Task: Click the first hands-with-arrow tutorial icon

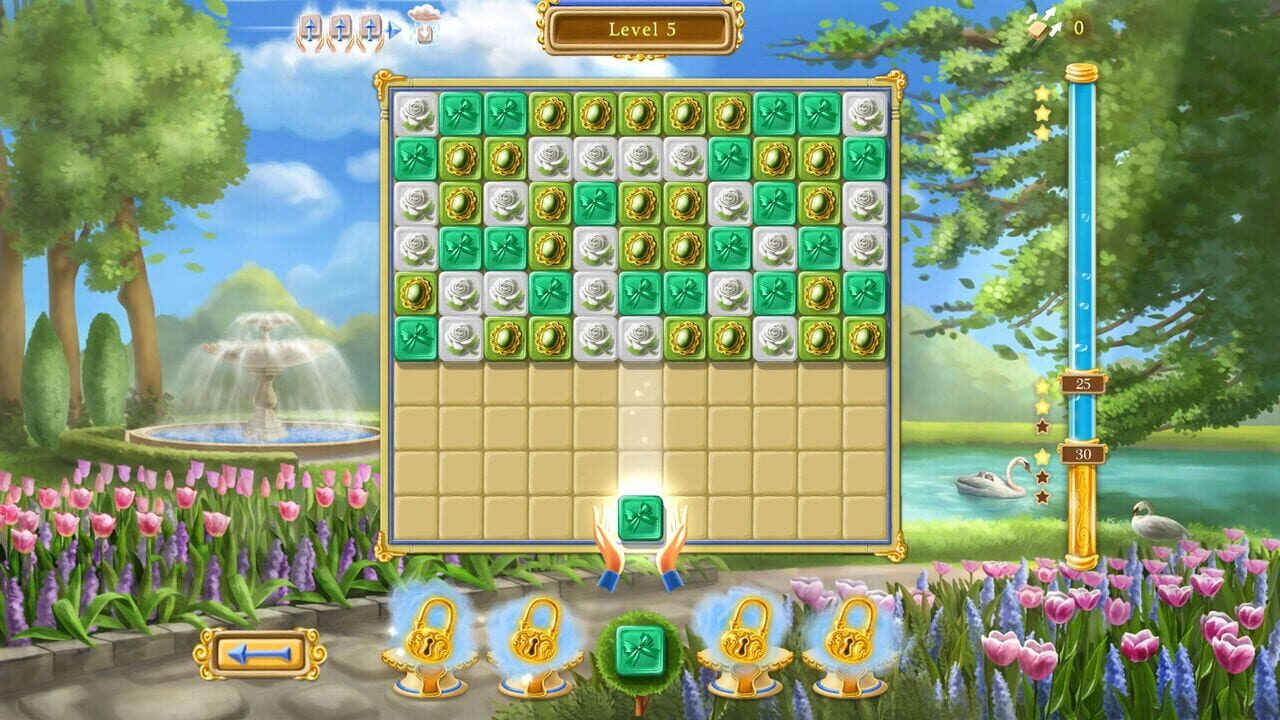Action: (x=310, y=30)
